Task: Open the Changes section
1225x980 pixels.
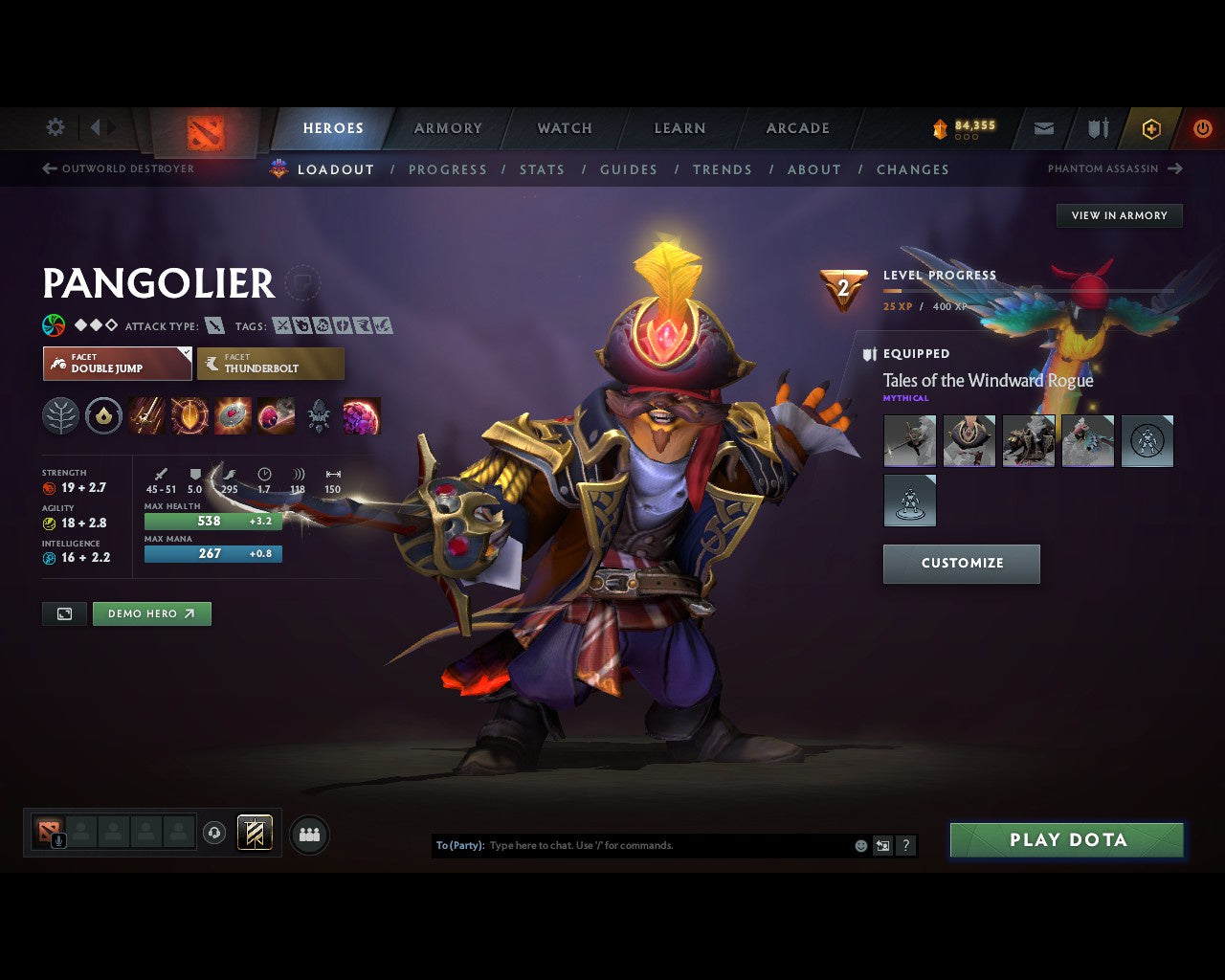Action: click(912, 169)
